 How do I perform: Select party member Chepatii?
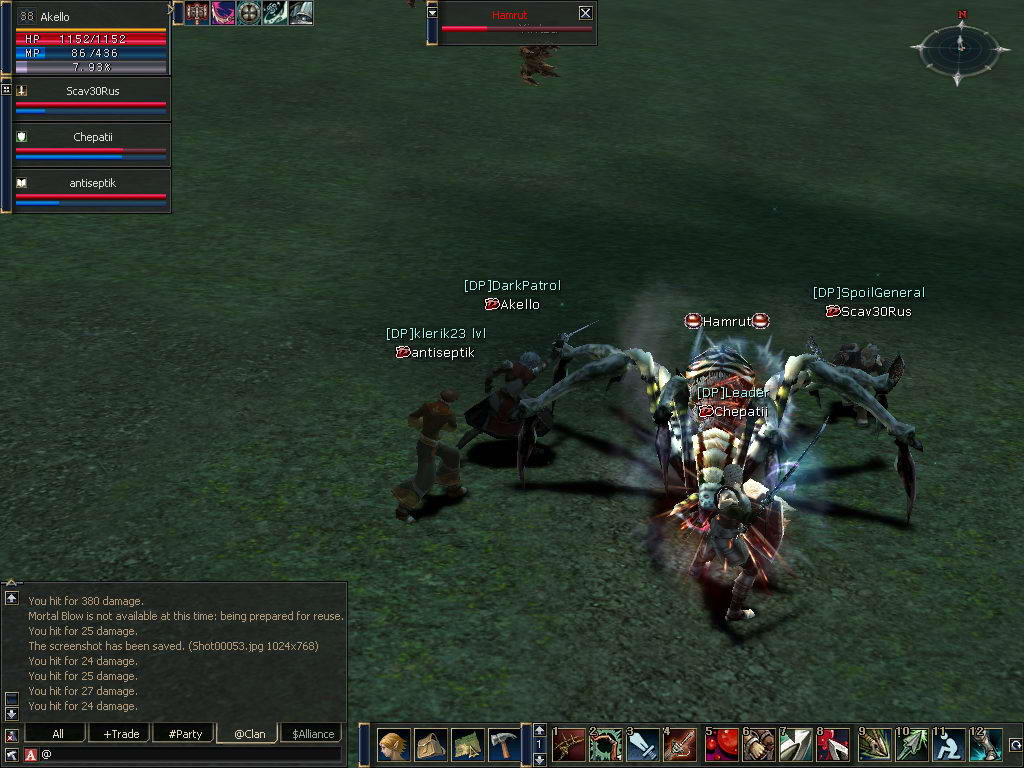tap(92, 137)
